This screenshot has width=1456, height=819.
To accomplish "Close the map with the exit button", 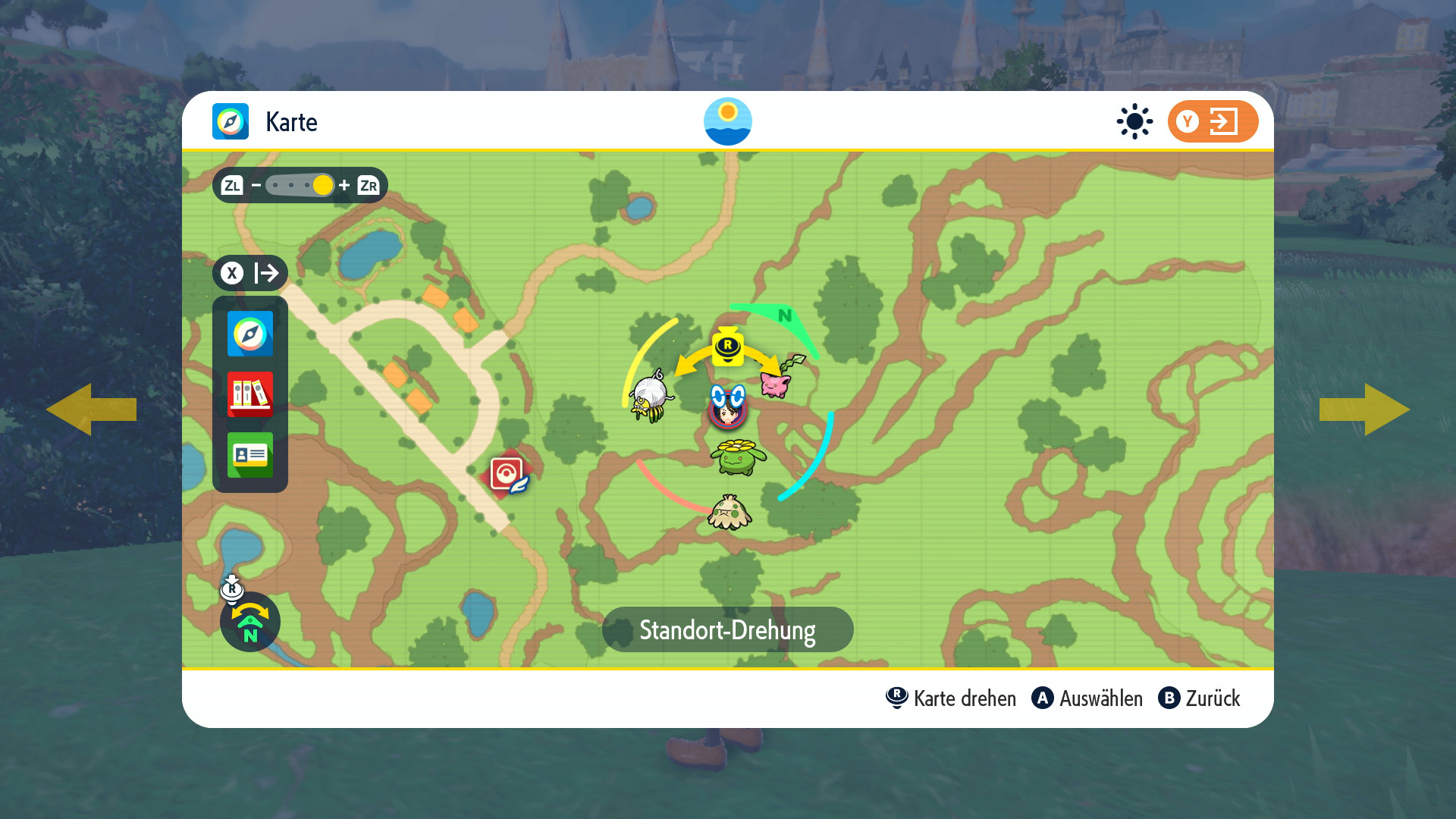I will [x=1212, y=121].
